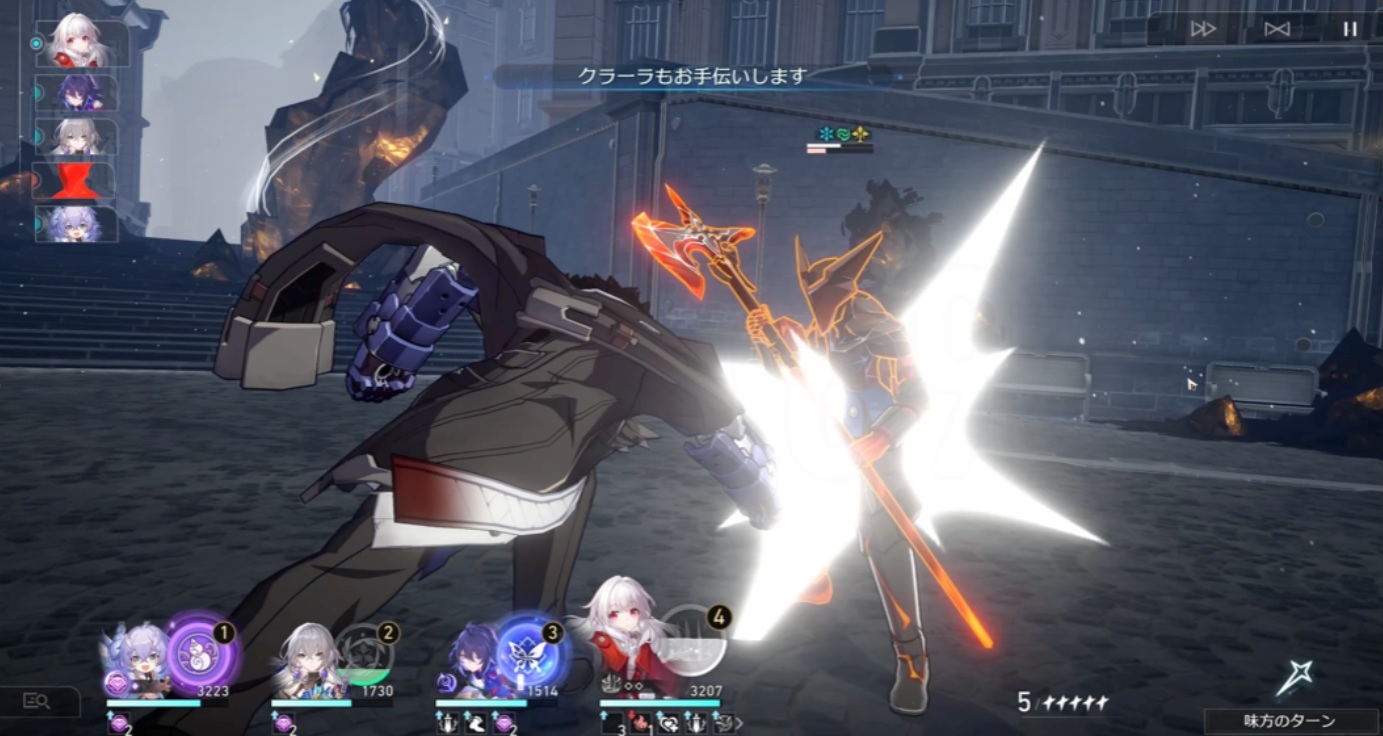Enable double speed with fast-forward icon

click(x=1203, y=29)
